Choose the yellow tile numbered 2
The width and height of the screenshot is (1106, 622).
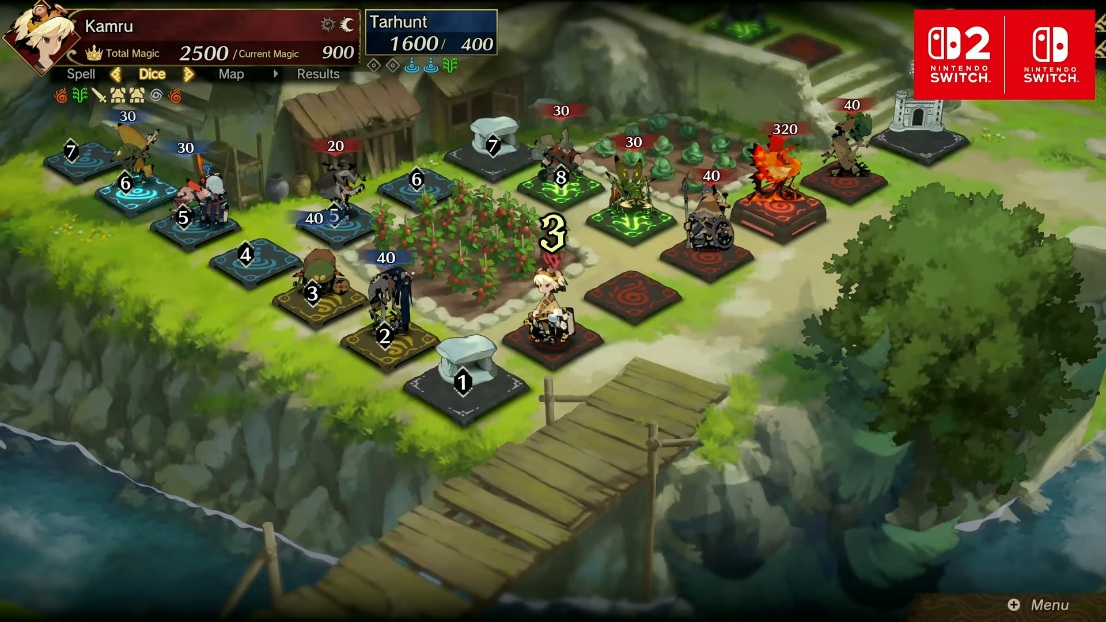389,340
